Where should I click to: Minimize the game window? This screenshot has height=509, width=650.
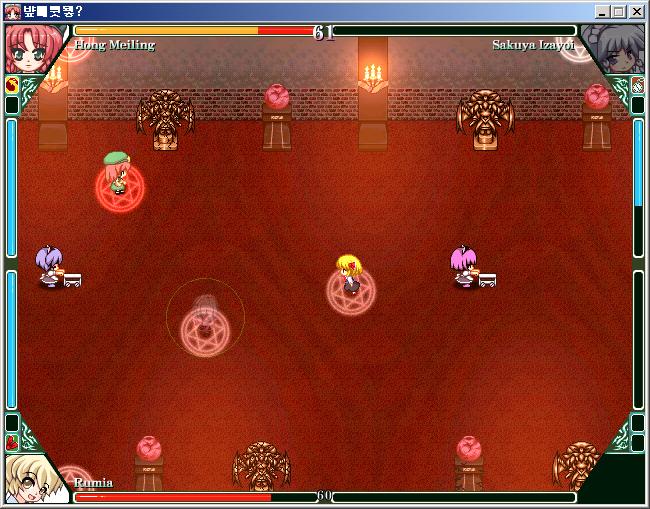pos(603,11)
